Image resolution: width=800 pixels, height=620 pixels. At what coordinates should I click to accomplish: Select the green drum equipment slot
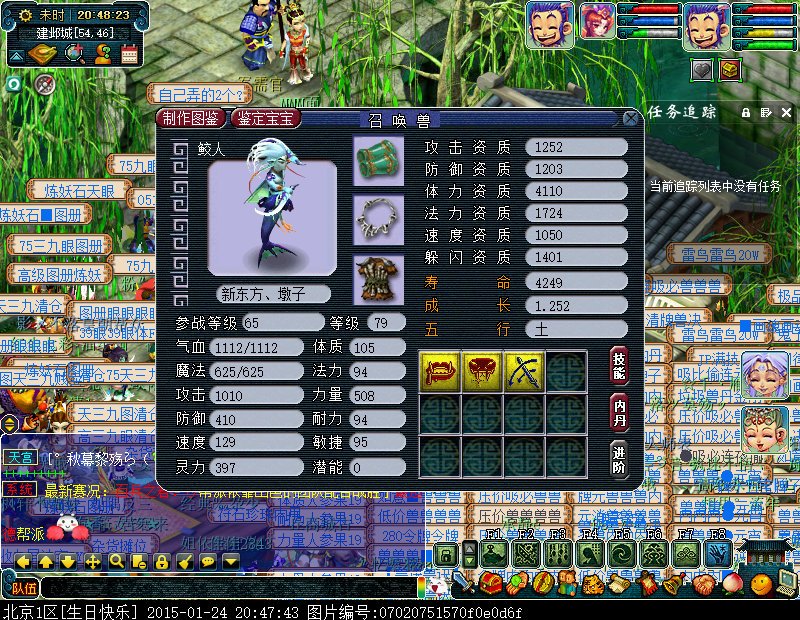pos(378,159)
